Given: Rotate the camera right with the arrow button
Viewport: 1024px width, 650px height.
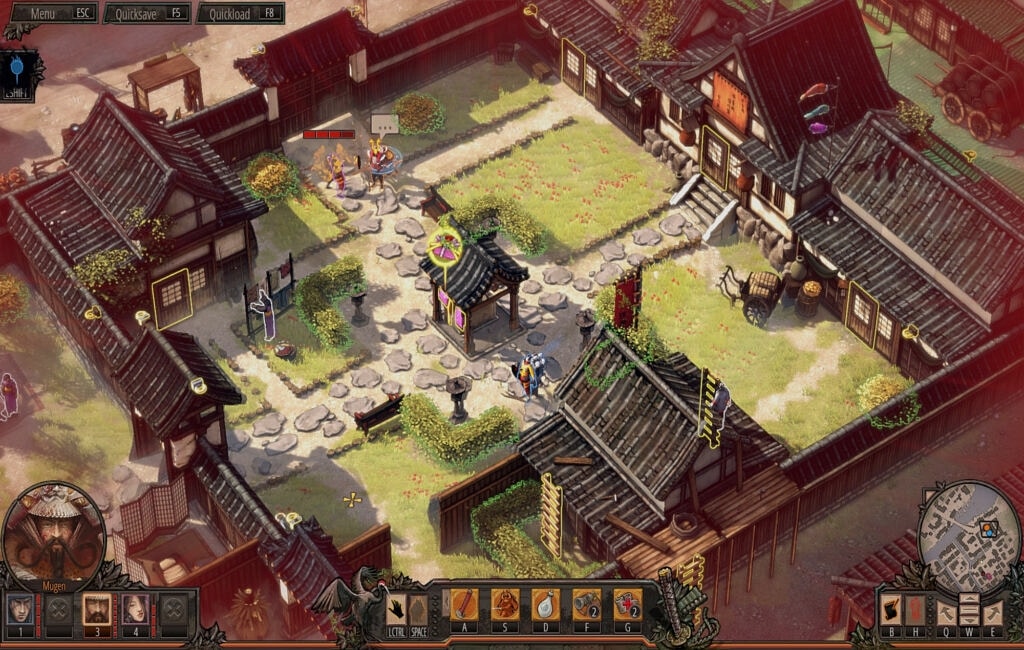Looking at the screenshot, I should click(993, 612).
